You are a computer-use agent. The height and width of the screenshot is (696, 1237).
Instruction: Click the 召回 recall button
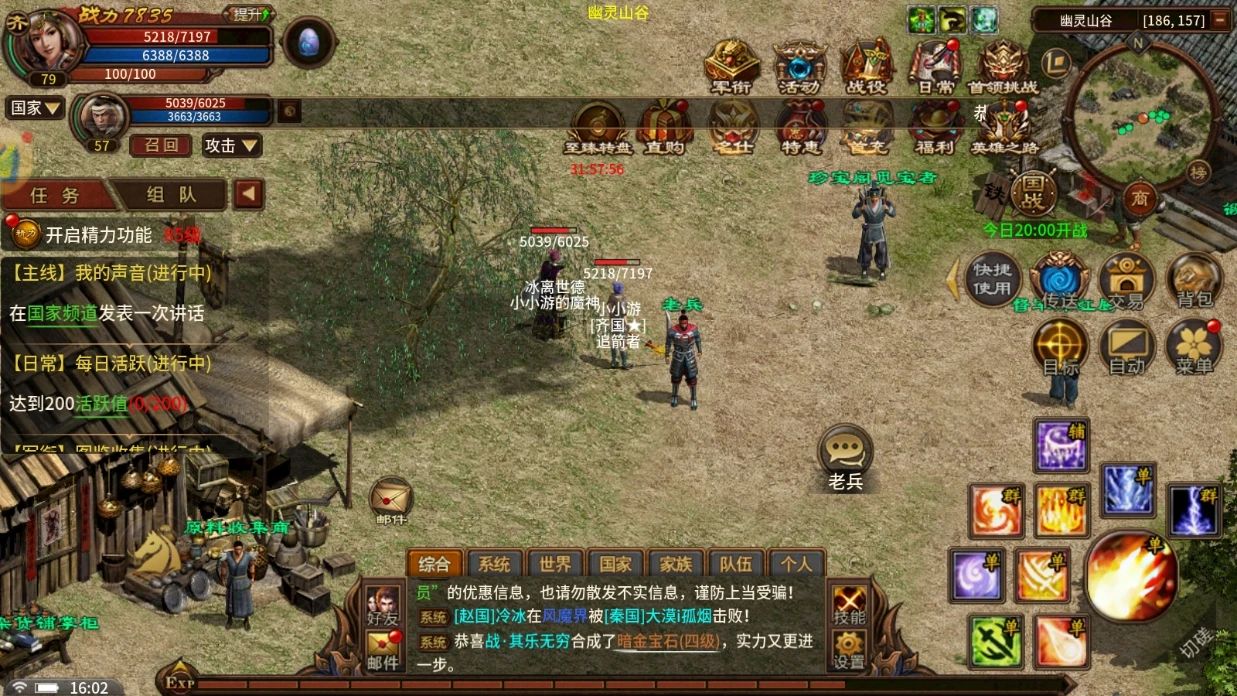(x=160, y=145)
